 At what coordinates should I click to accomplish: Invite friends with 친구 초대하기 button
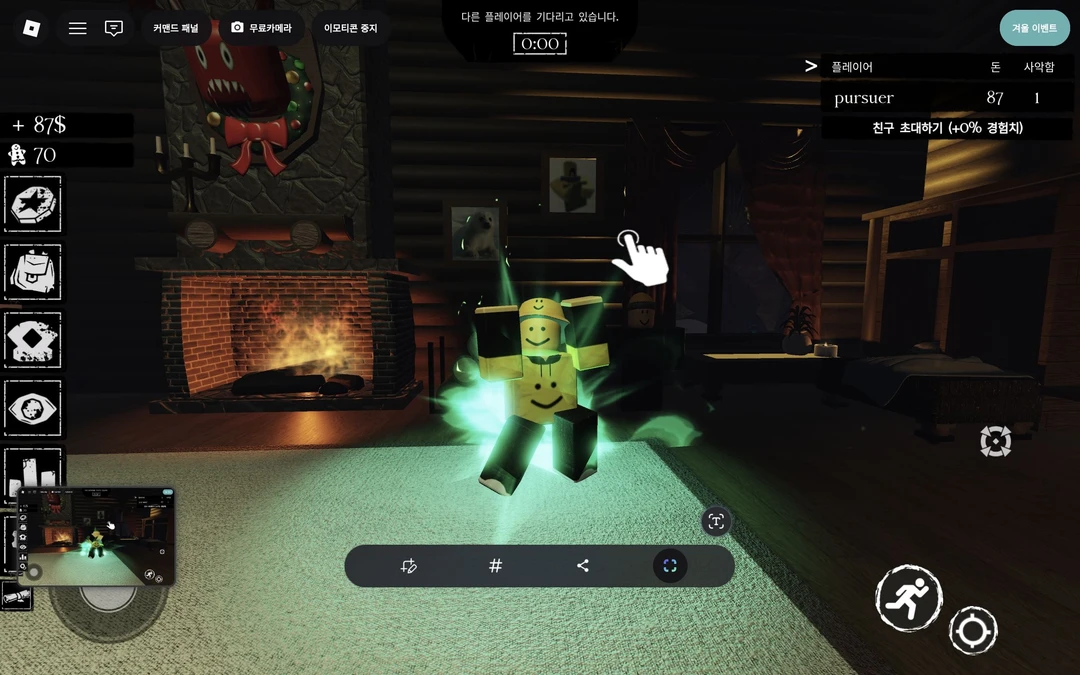pyautogui.click(x=947, y=128)
